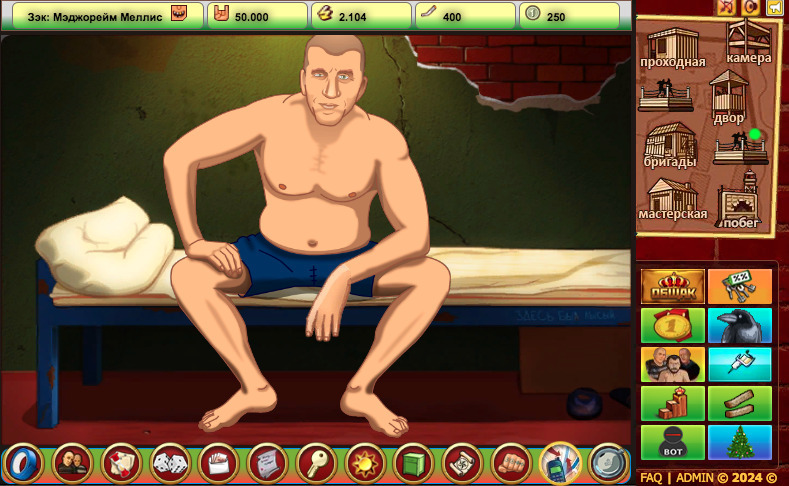Click the Christmas tree button
The width and height of the screenshot is (789, 486).
(x=740, y=441)
